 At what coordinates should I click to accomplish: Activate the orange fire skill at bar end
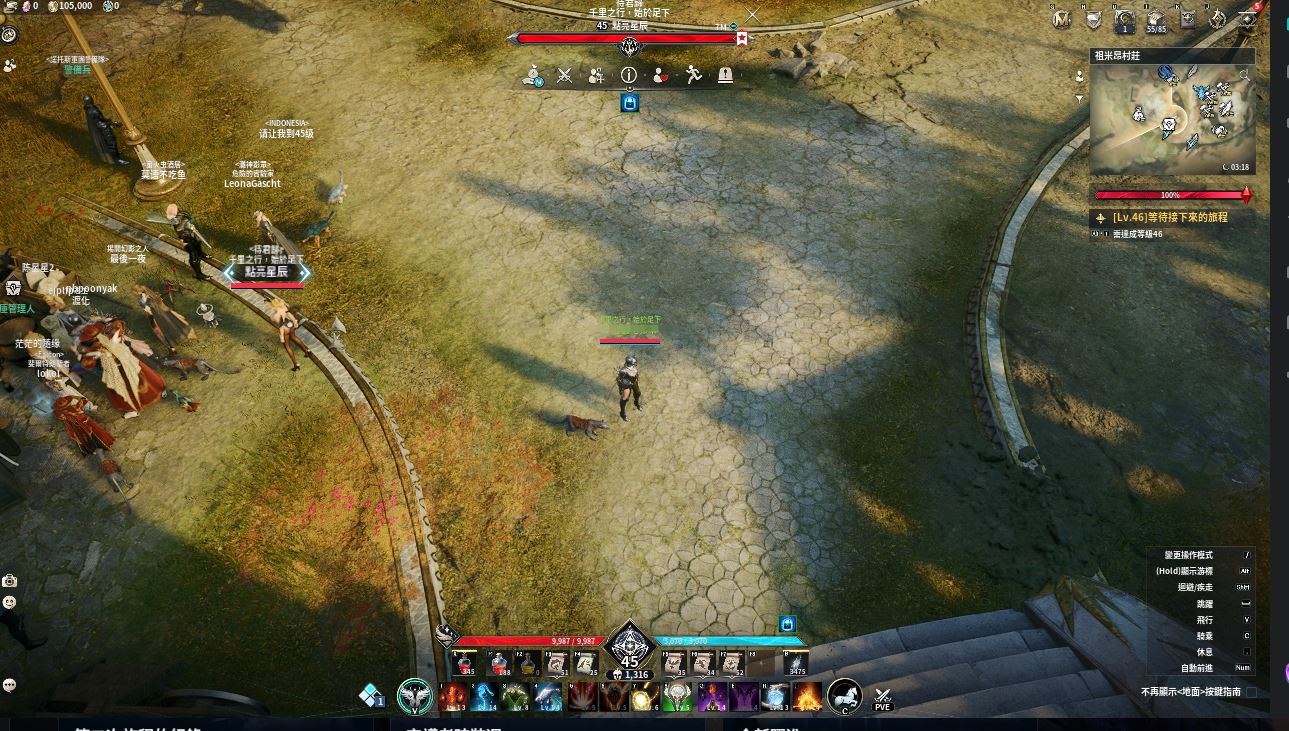[x=807, y=696]
